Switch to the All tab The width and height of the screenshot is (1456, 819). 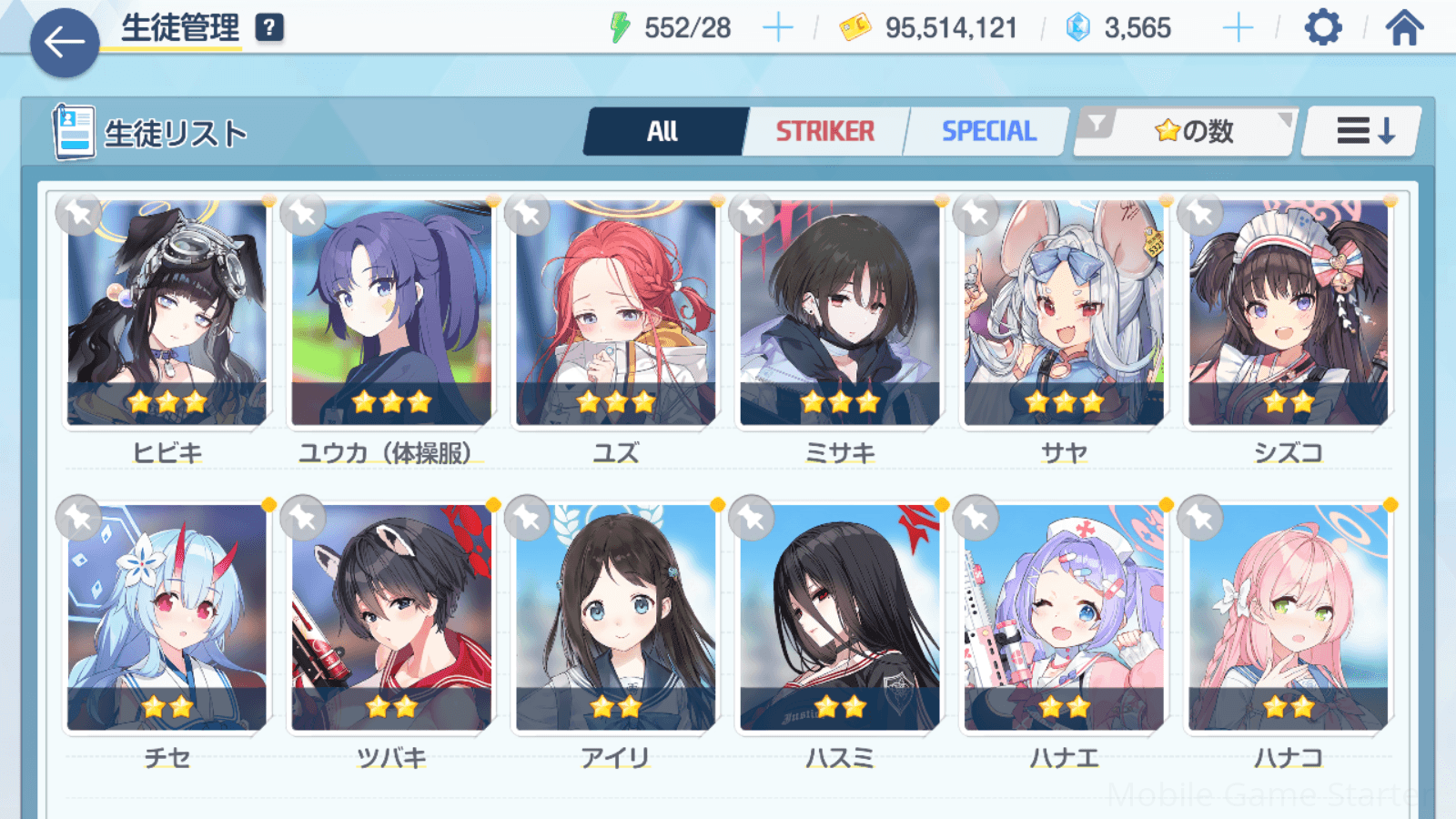663,132
